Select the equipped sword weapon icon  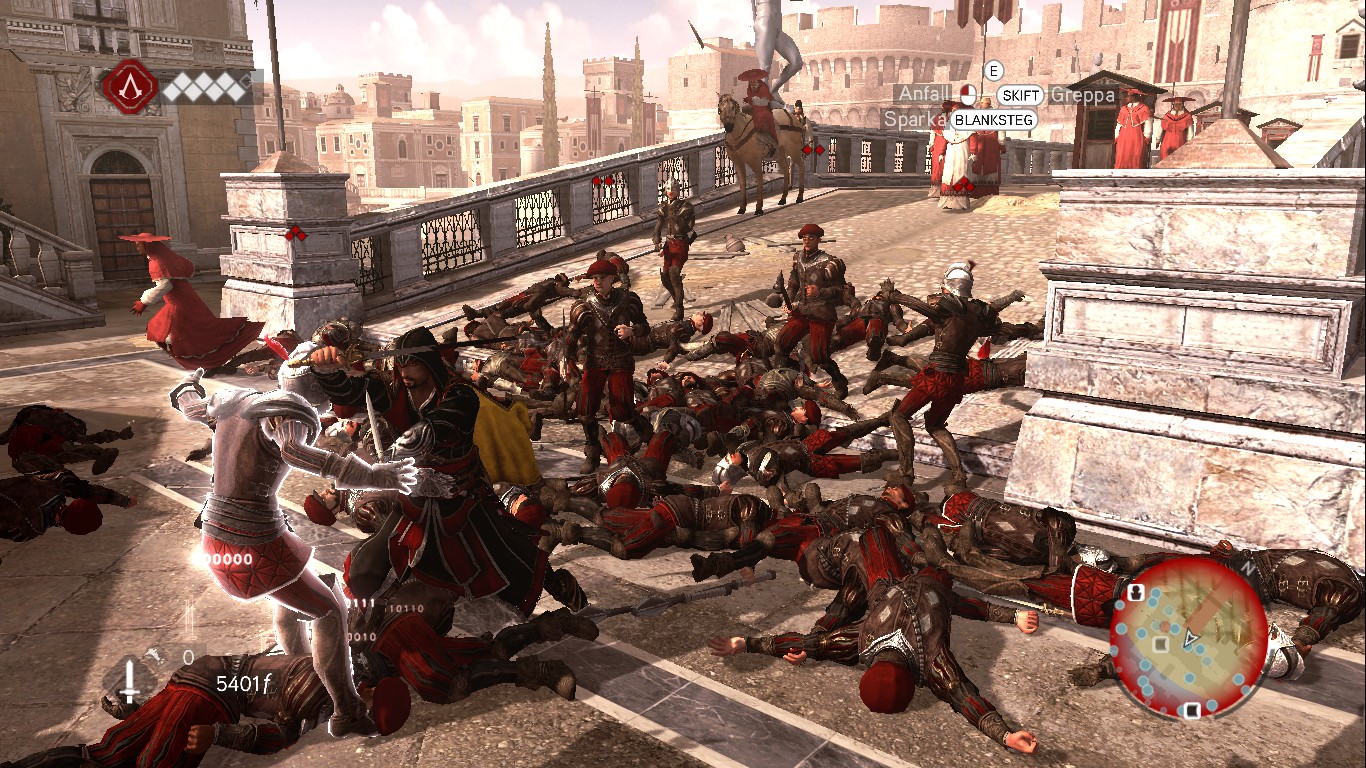point(129,682)
